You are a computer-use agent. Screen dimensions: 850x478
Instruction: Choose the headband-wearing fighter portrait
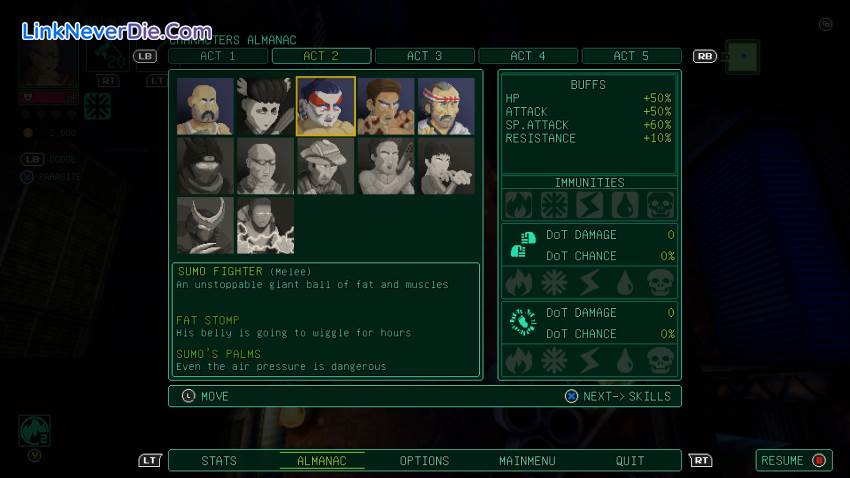tap(445, 106)
